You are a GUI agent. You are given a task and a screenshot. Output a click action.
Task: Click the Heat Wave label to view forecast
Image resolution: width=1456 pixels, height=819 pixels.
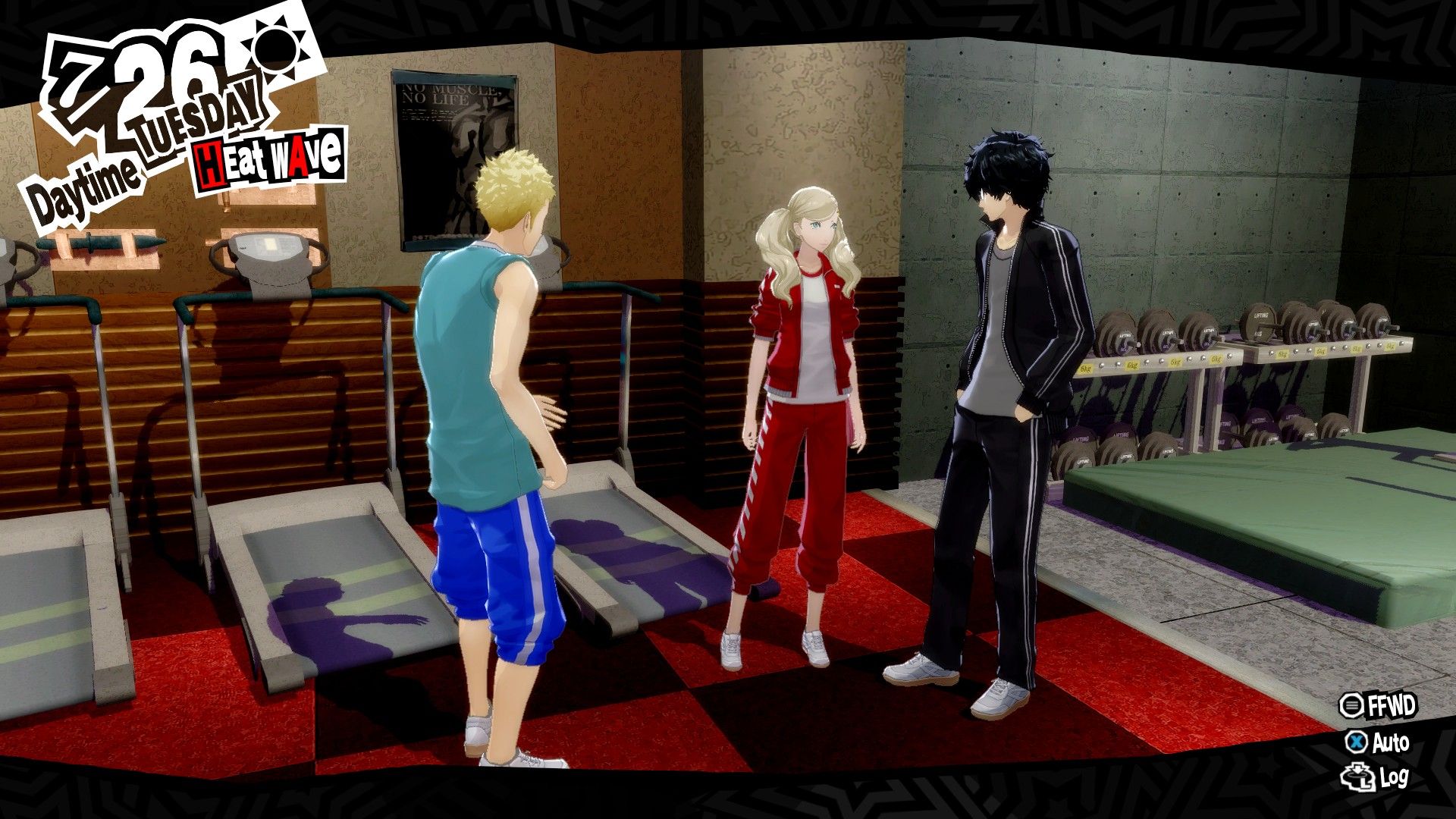point(269,157)
